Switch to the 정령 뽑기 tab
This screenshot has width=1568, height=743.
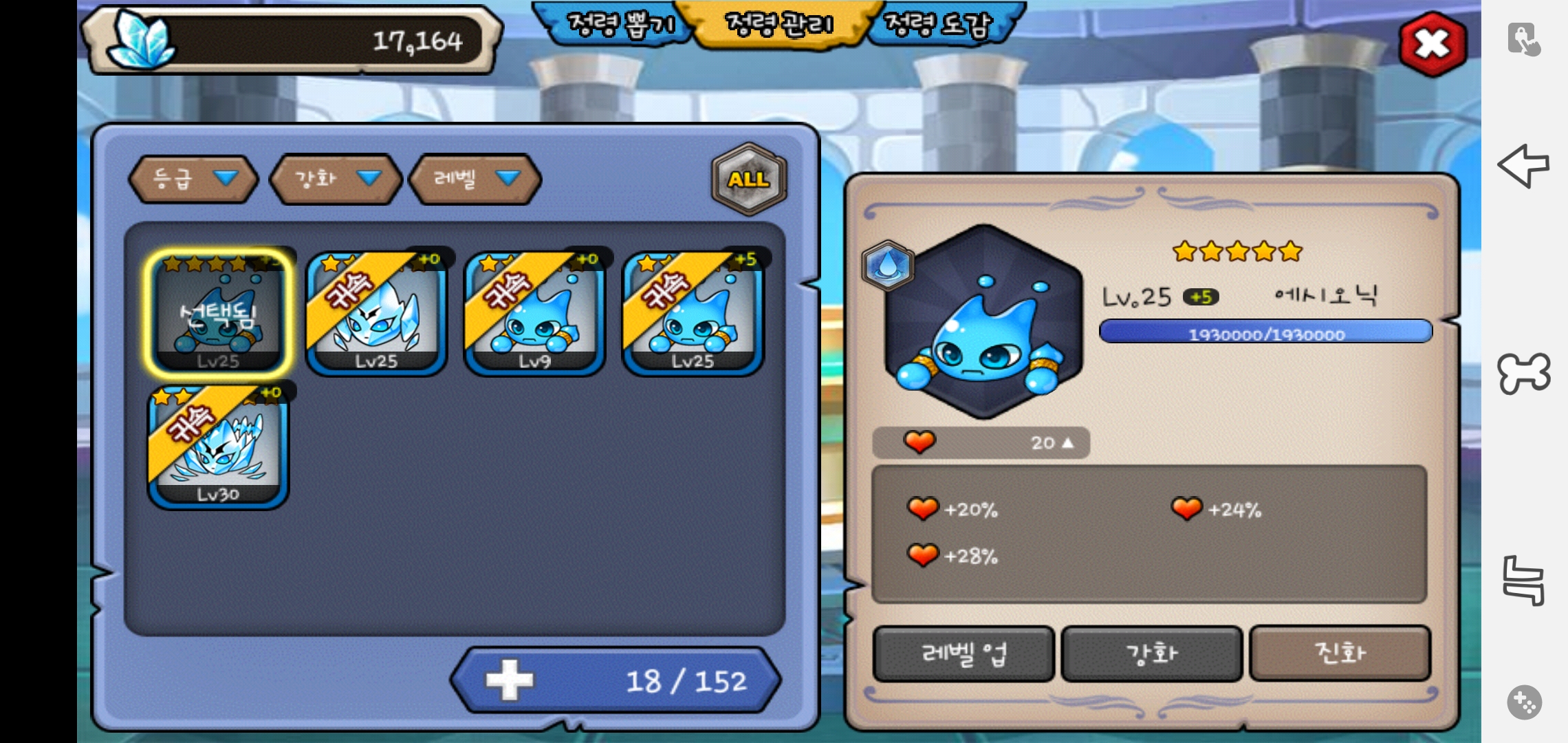click(x=619, y=25)
